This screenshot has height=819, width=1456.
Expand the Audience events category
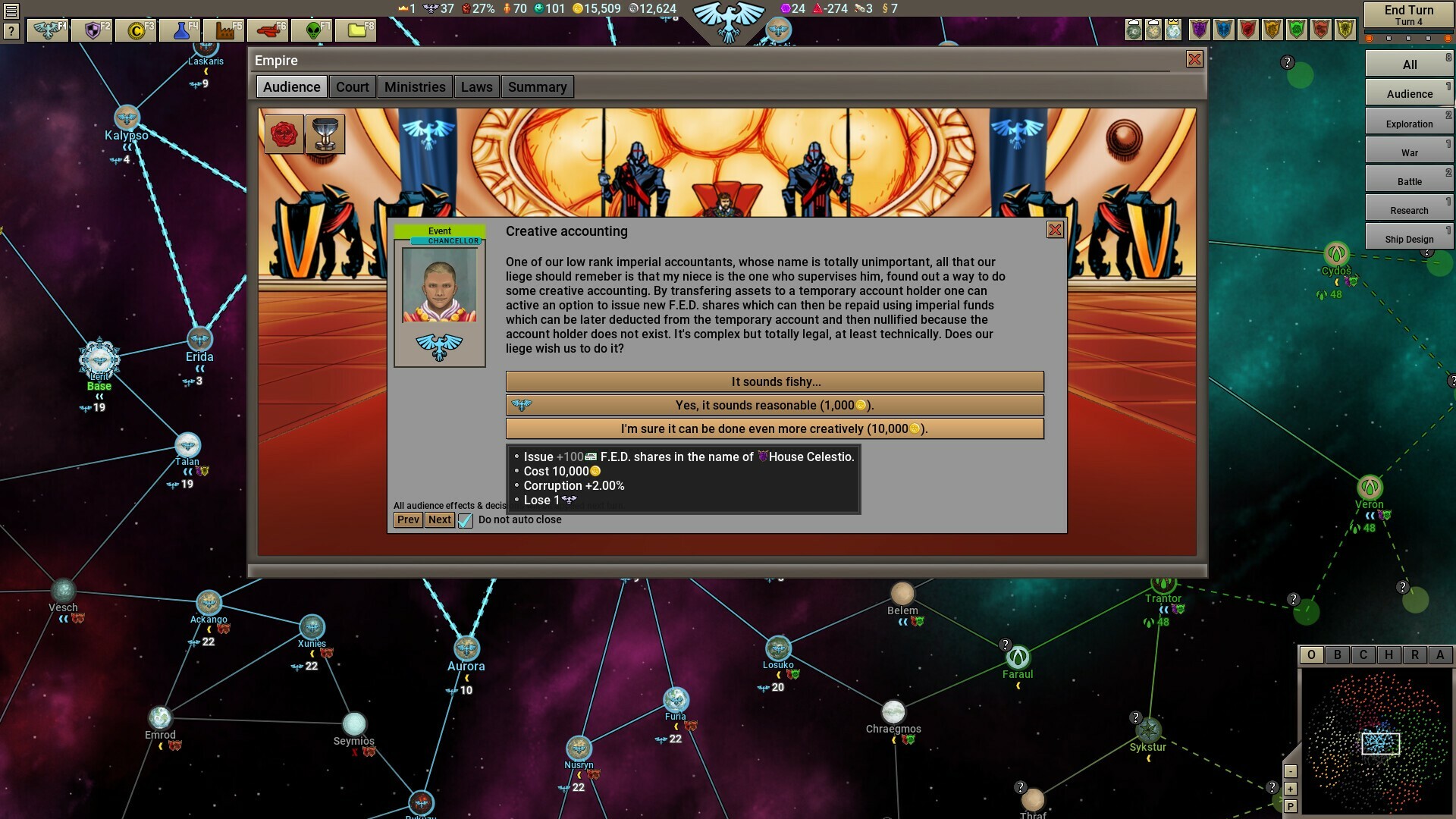pyautogui.click(x=1408, y=93)
